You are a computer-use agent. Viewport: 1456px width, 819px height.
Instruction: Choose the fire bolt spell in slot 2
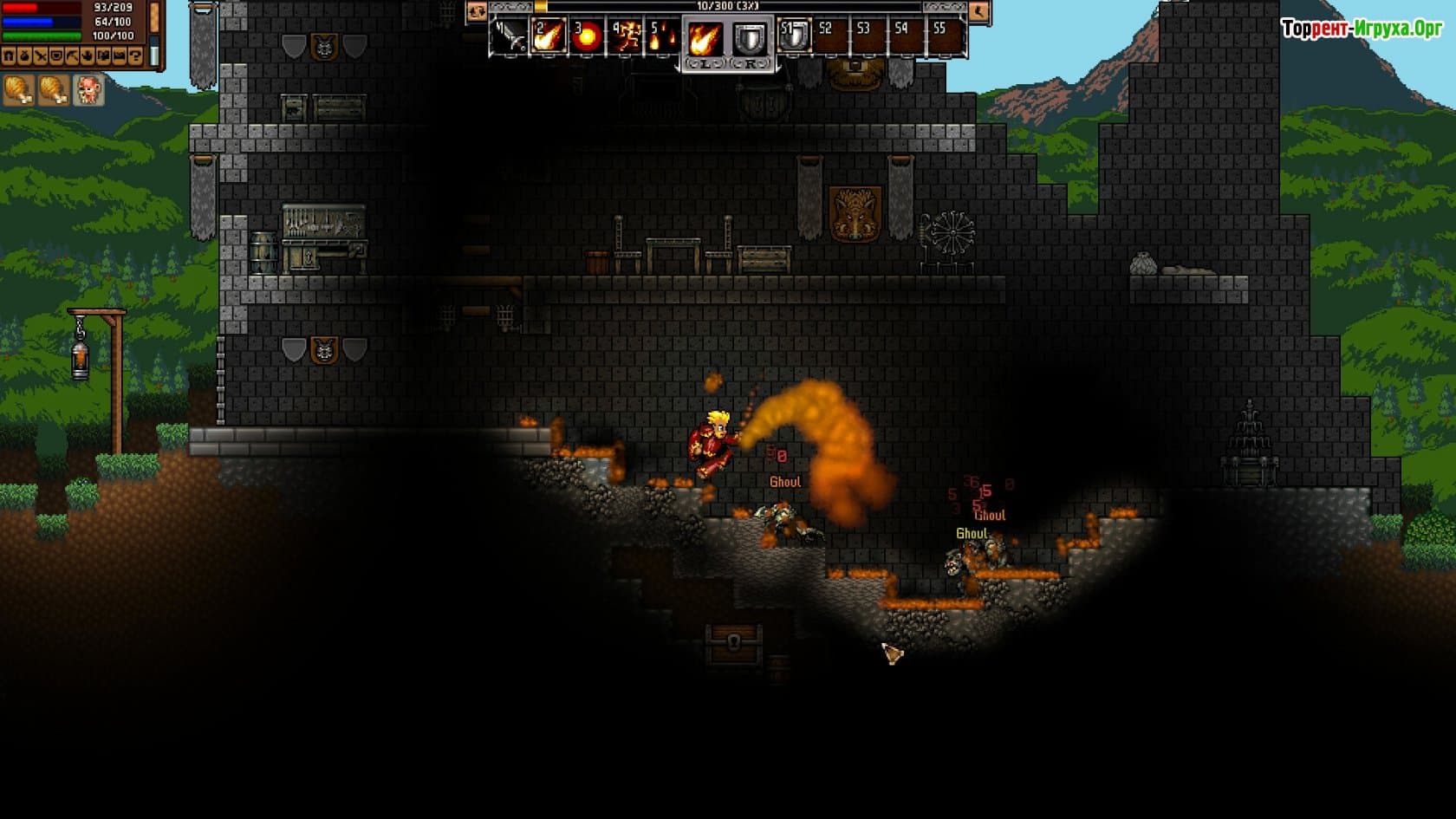(x=548, y=37)
